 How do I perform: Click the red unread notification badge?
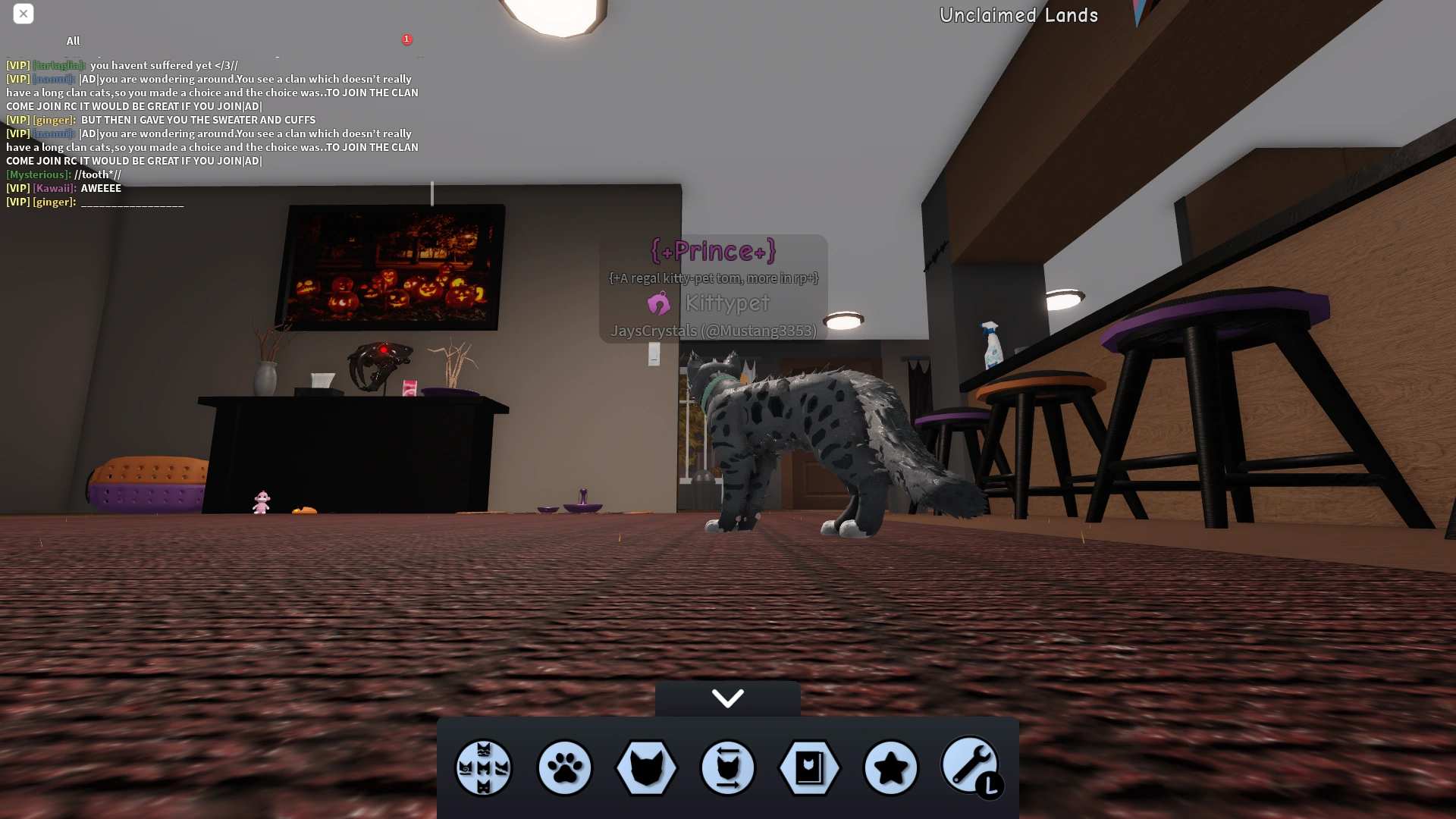tap(407, 40)
